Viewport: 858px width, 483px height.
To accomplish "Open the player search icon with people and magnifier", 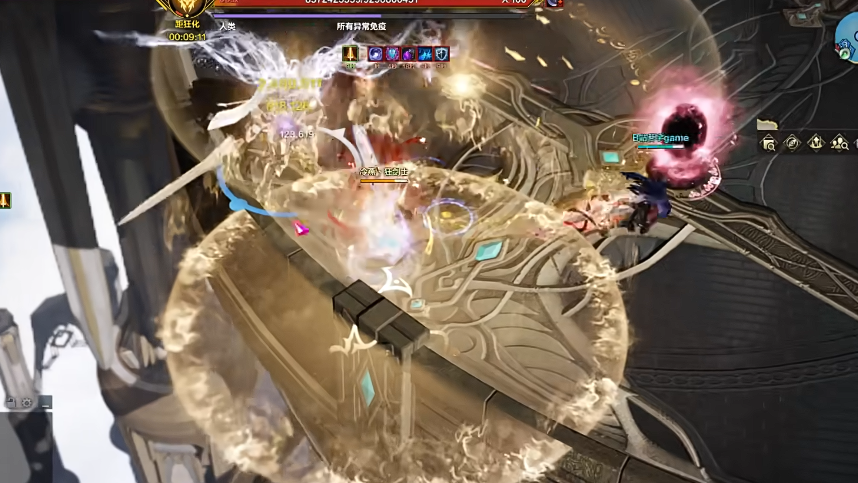I will [x=840, y=143].
